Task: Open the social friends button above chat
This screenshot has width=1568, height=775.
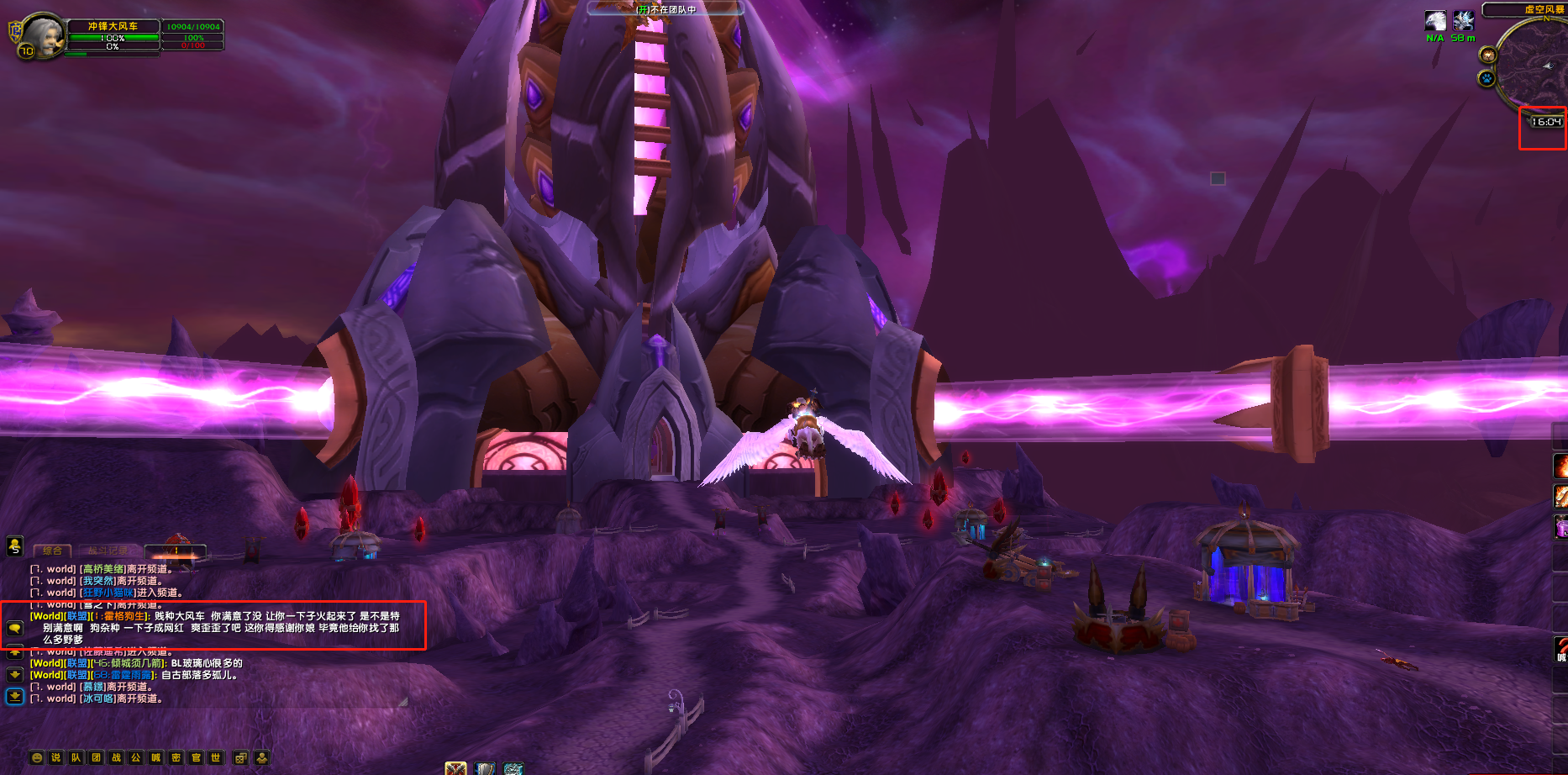Action: coord(14,546)
